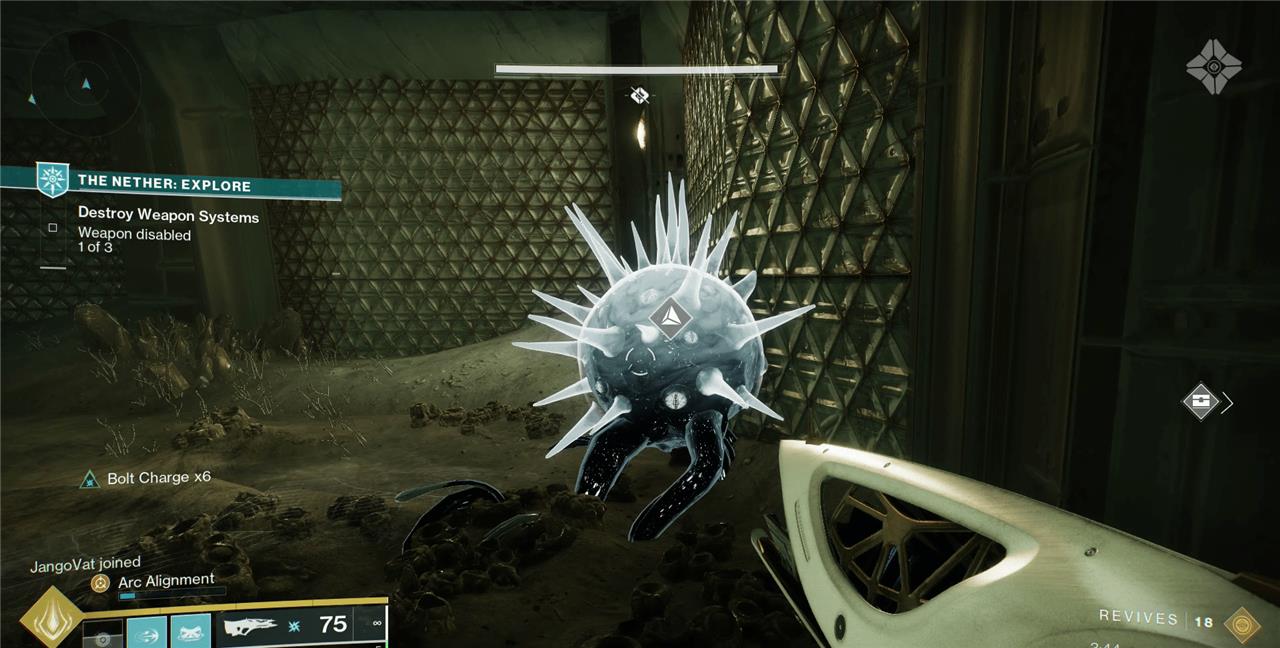The image size is (1280, 648).
Task: Click the Ghost icon
Action: click(1213, 67)
